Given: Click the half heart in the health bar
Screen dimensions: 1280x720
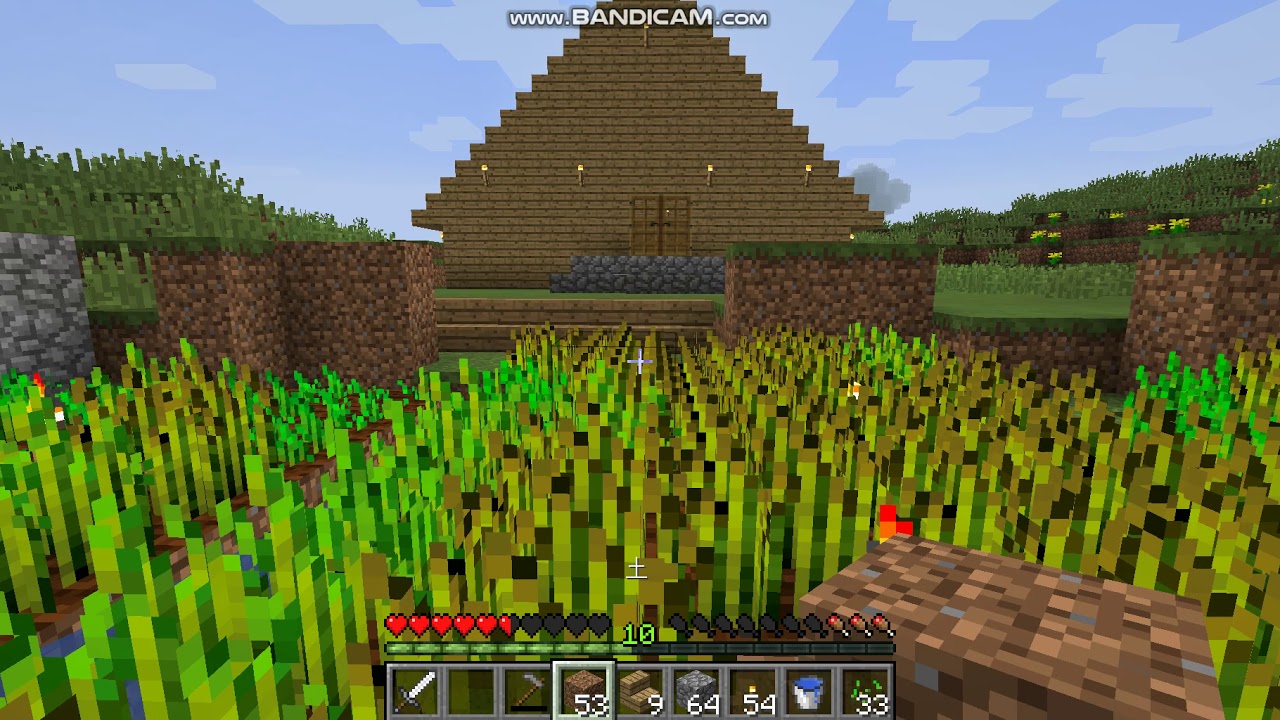Looking at the screenshot, I should pyautogui.click(x=505, y=623).
